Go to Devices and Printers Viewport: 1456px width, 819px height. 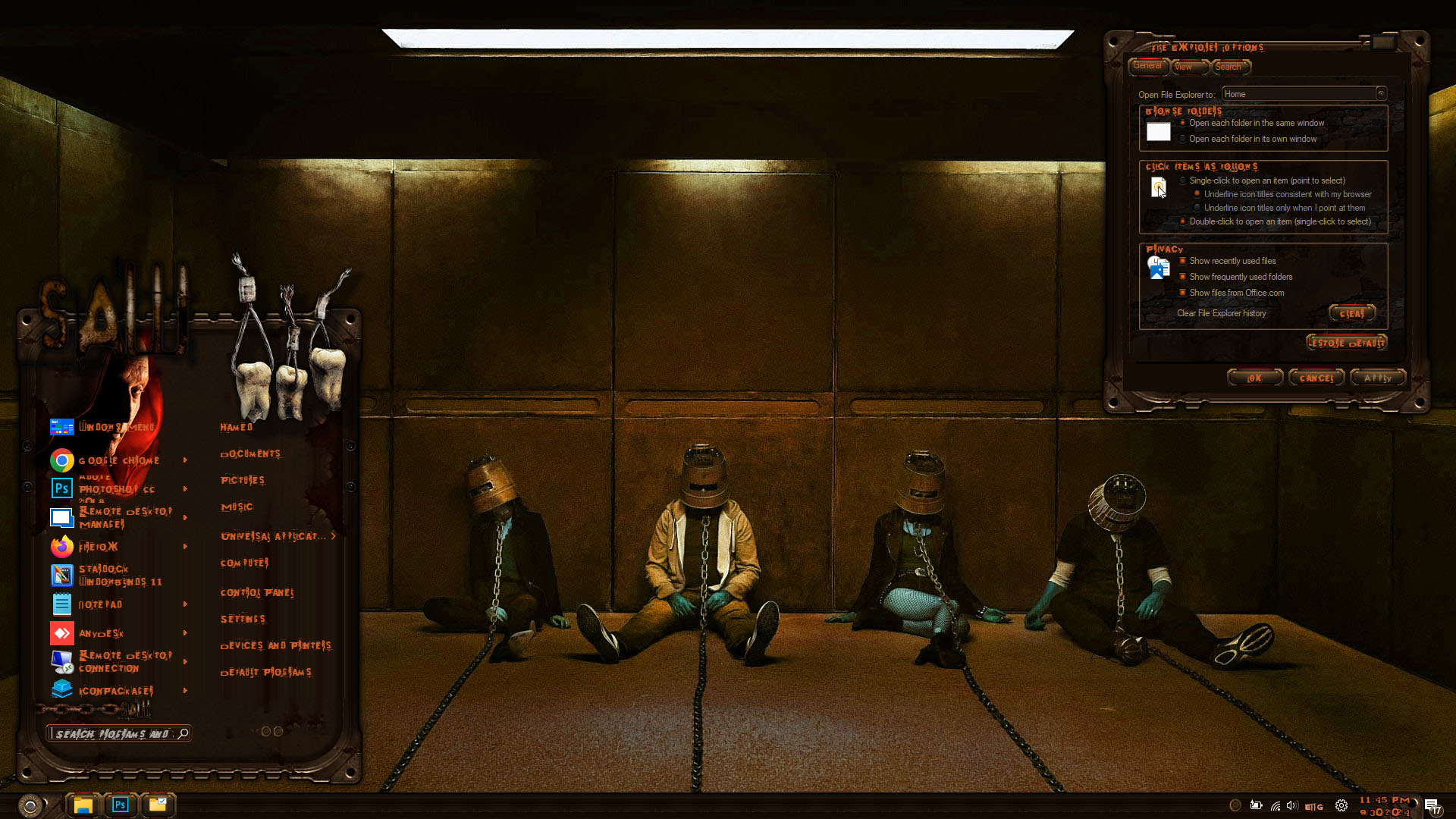click(x=275, y=645)
